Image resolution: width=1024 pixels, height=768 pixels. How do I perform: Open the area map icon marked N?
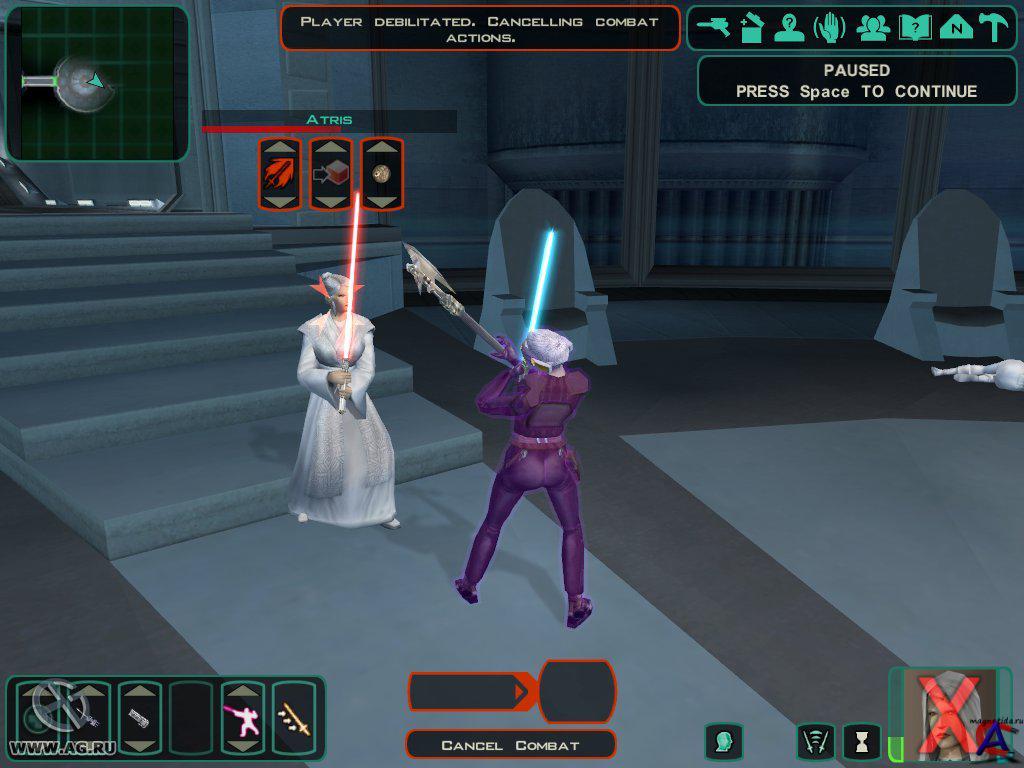coord(956,28)
